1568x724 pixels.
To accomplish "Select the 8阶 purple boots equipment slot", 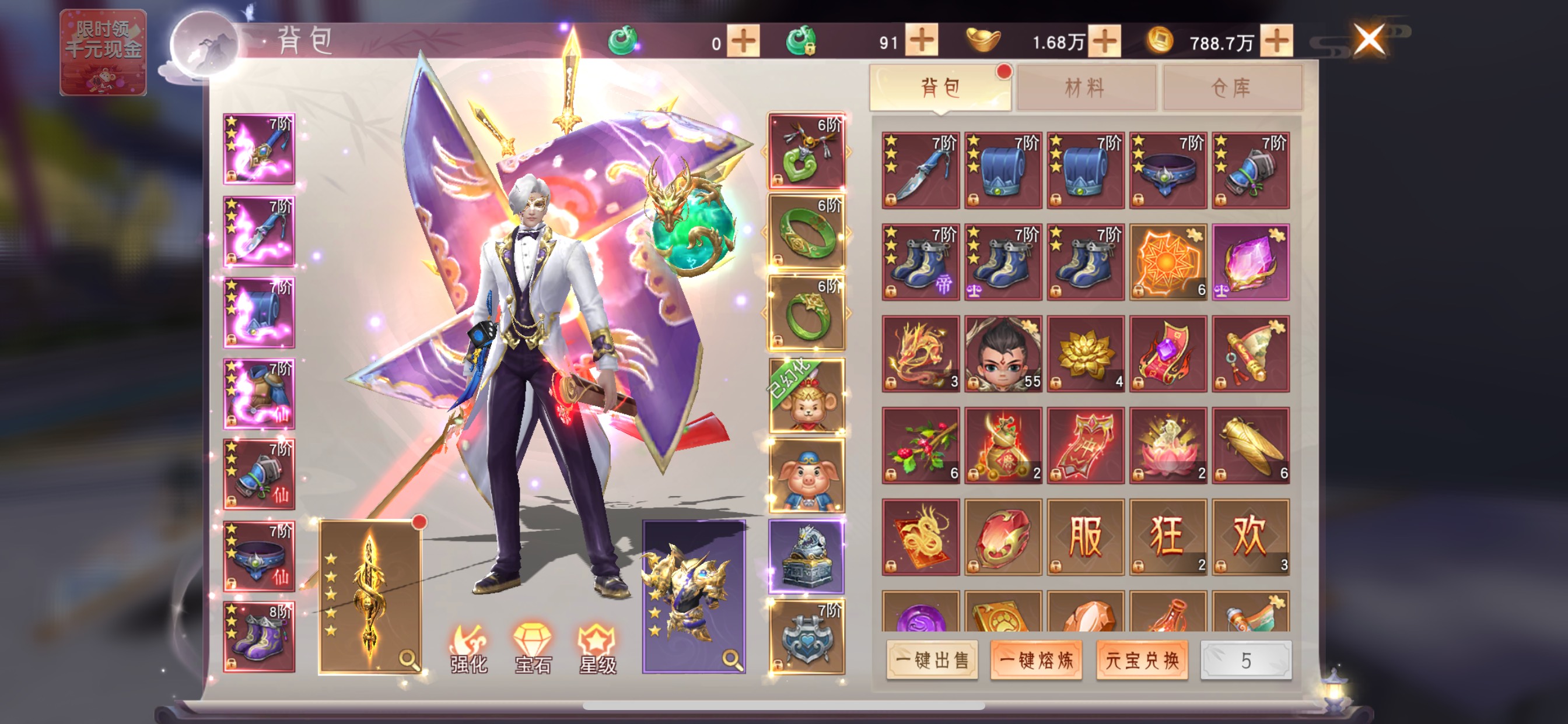I will [260, 637].
